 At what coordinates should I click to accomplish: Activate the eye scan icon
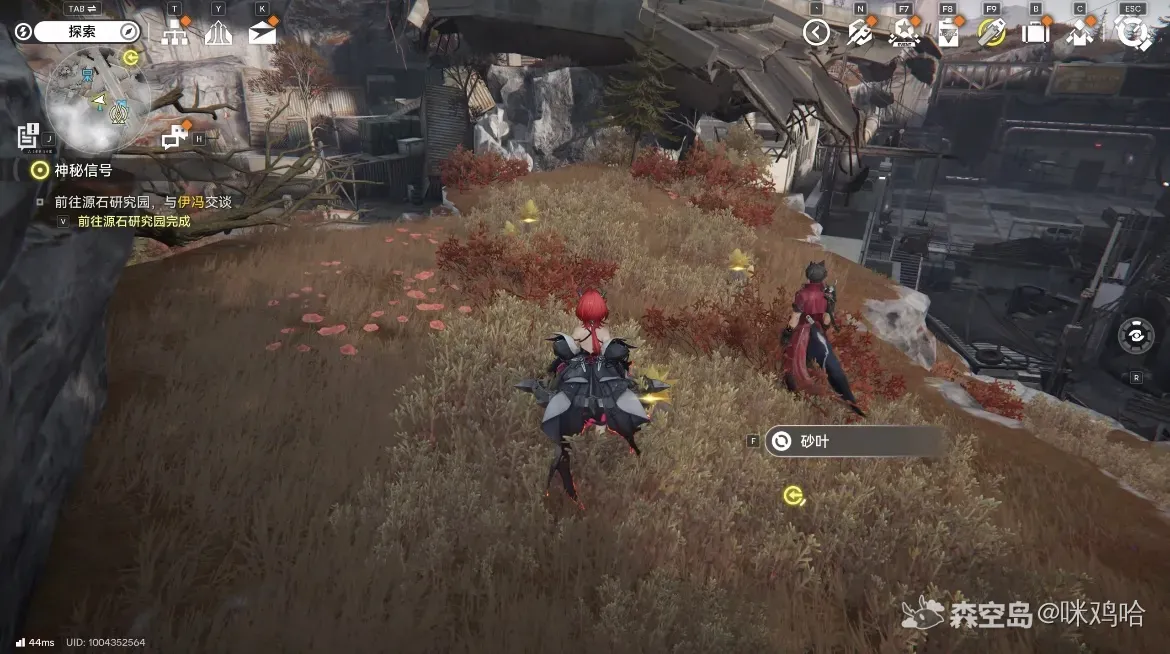click(x=1136, y=336)
